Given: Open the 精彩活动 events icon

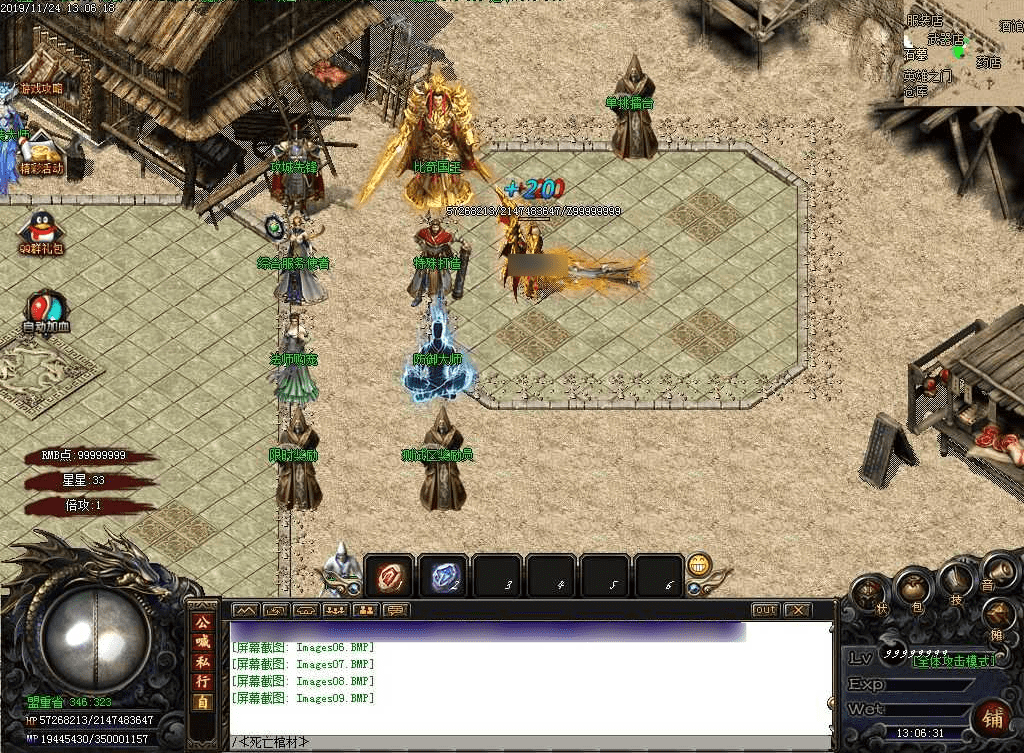Looking at the screenshot, I should tap(41, 153).
